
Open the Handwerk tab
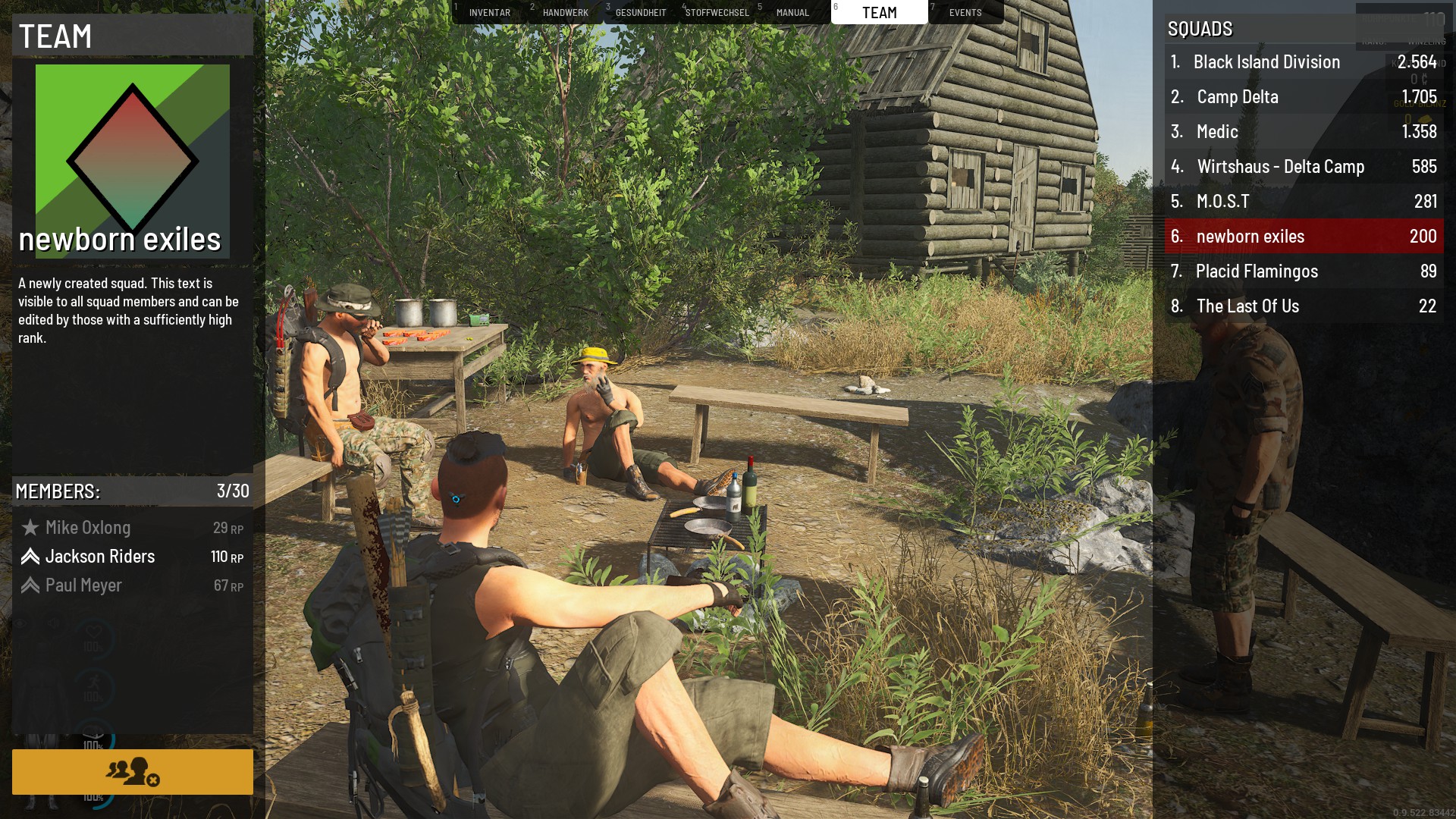[x=565, y=12]
